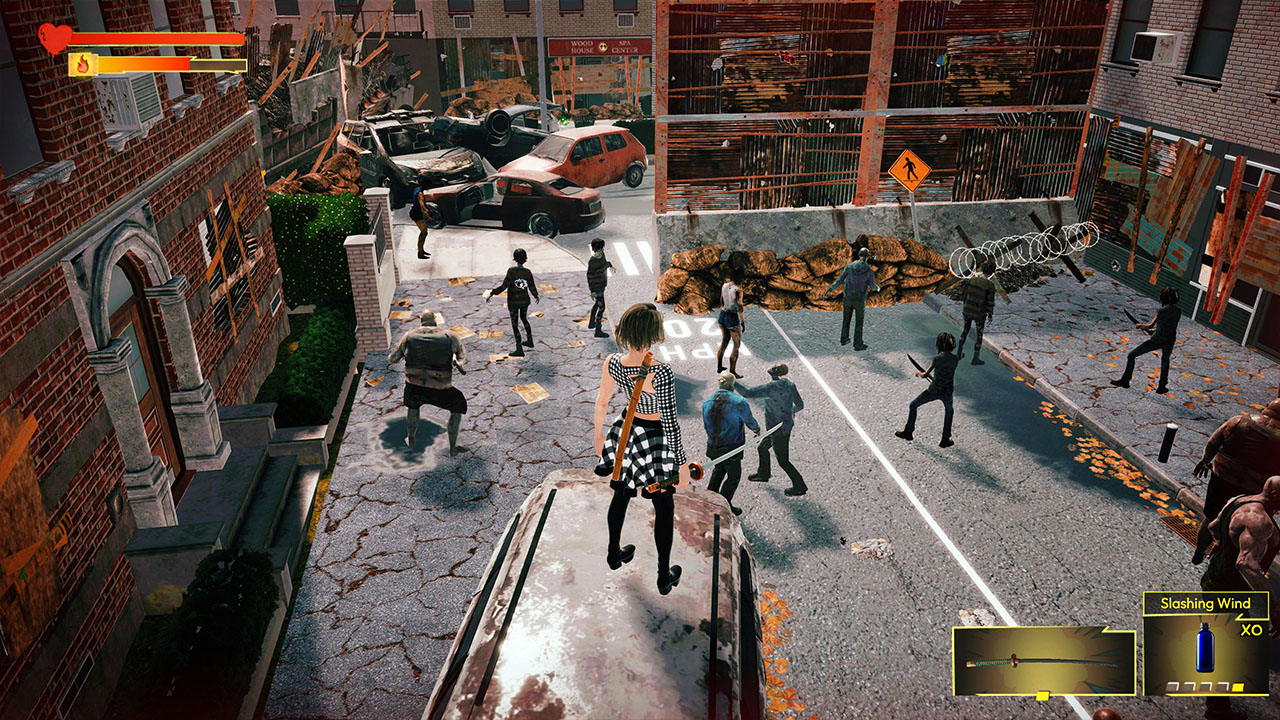The height and width of the screenshot is (720, 1280).
Task: Click the yellow tab on the katana slot frame
Action: pos(1043,694)
